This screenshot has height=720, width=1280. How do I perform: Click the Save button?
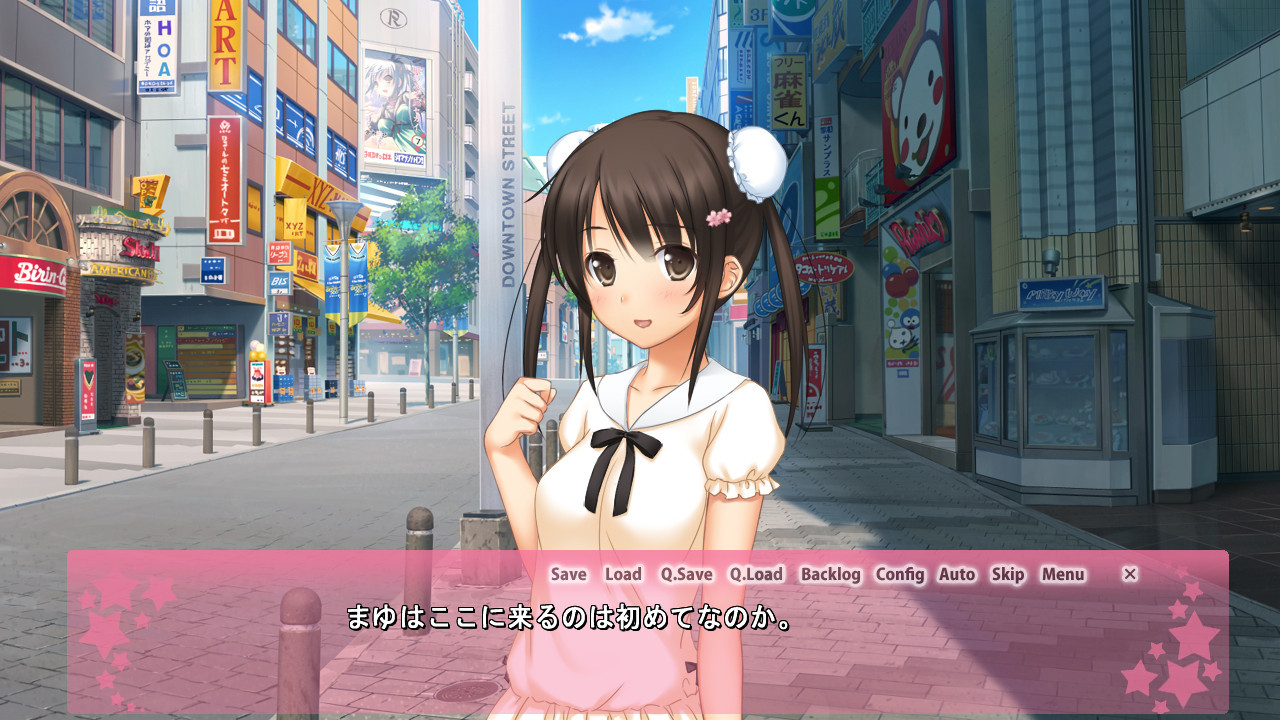[568, 574]
